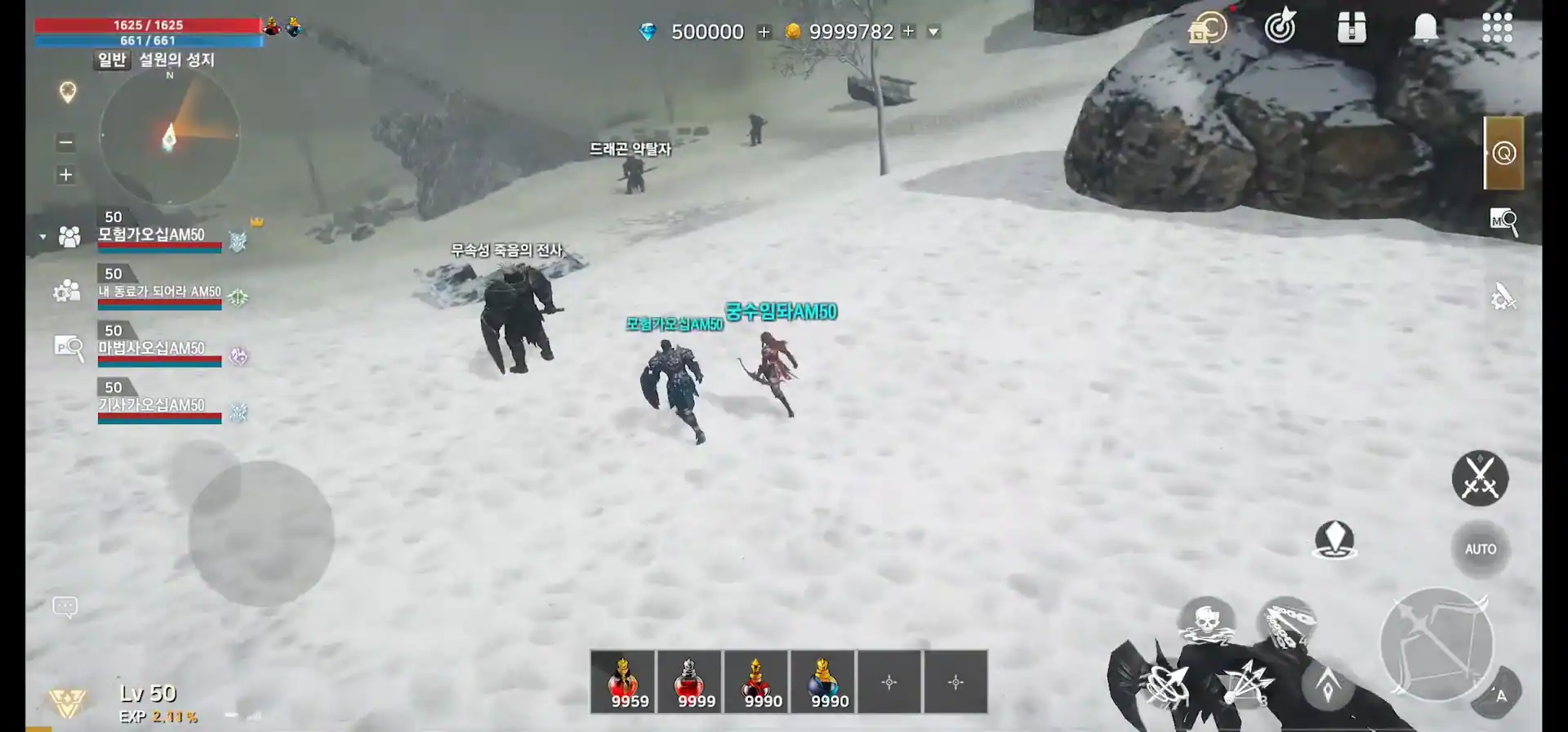Select party member 마법사오십AM50
The width and height of the screenshot is (1568, 732).
[159, 349]
